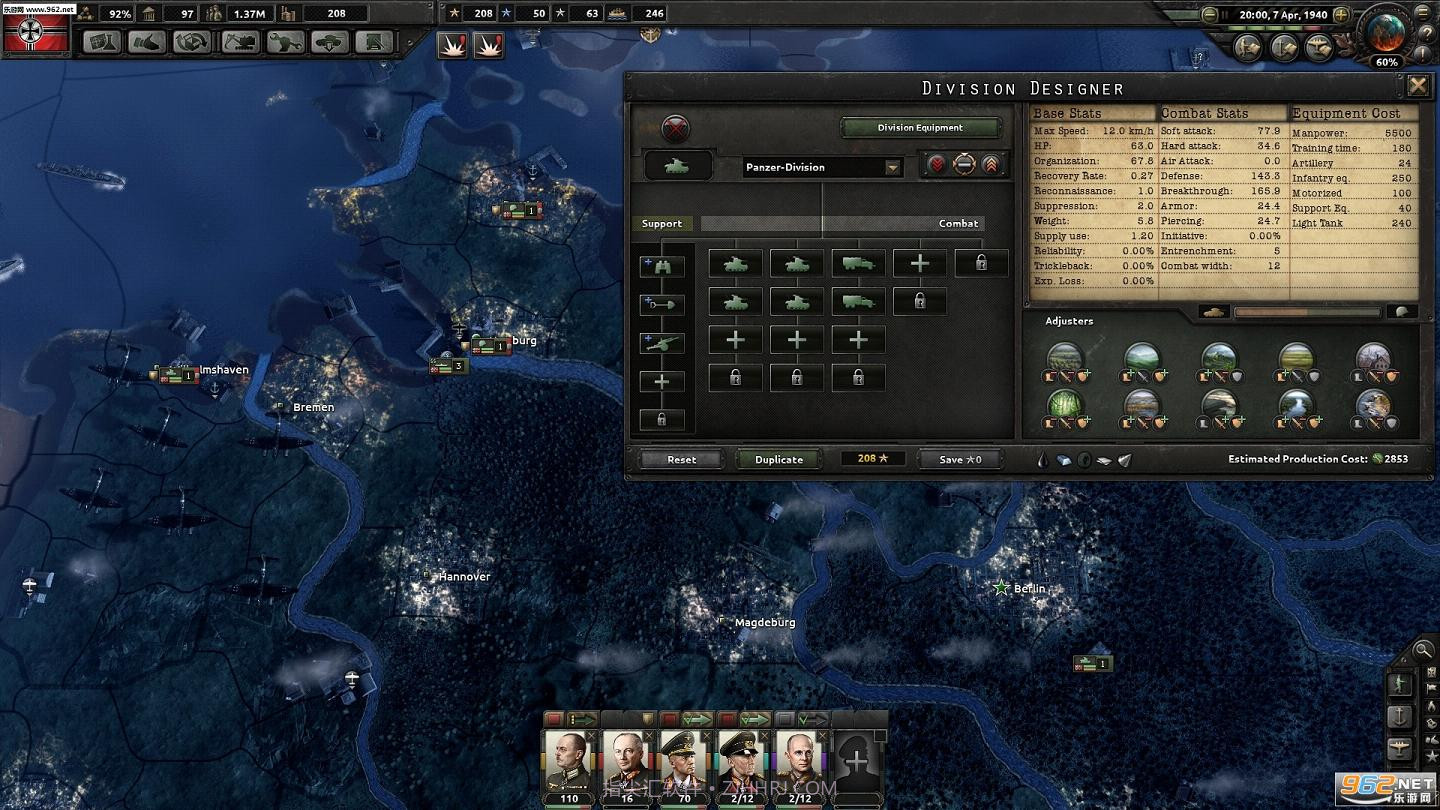Close the Division Designer window

pyautogui.click(x=1417, y=86)
